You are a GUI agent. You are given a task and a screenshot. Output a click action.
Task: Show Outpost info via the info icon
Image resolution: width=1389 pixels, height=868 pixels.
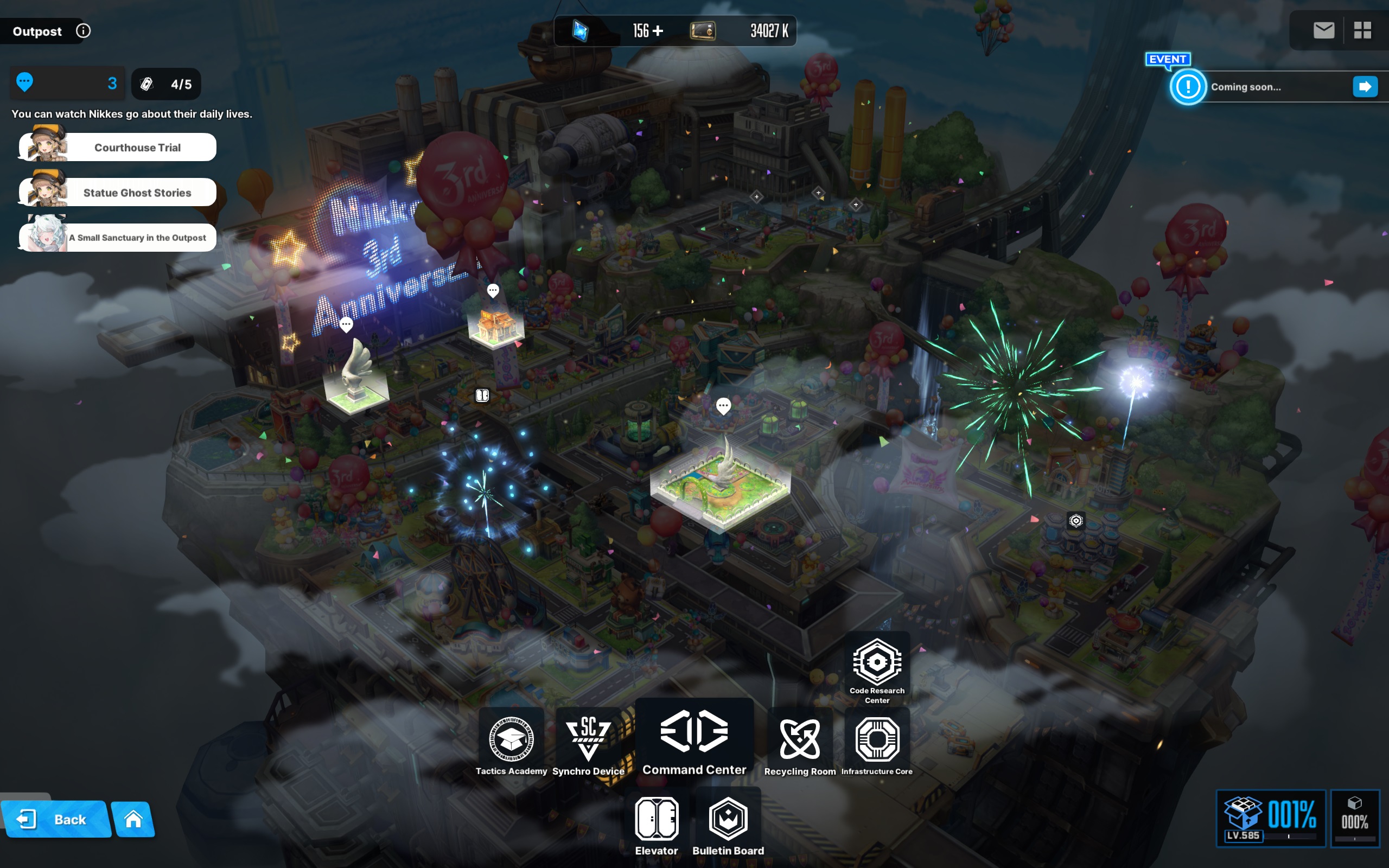[83, 31]
